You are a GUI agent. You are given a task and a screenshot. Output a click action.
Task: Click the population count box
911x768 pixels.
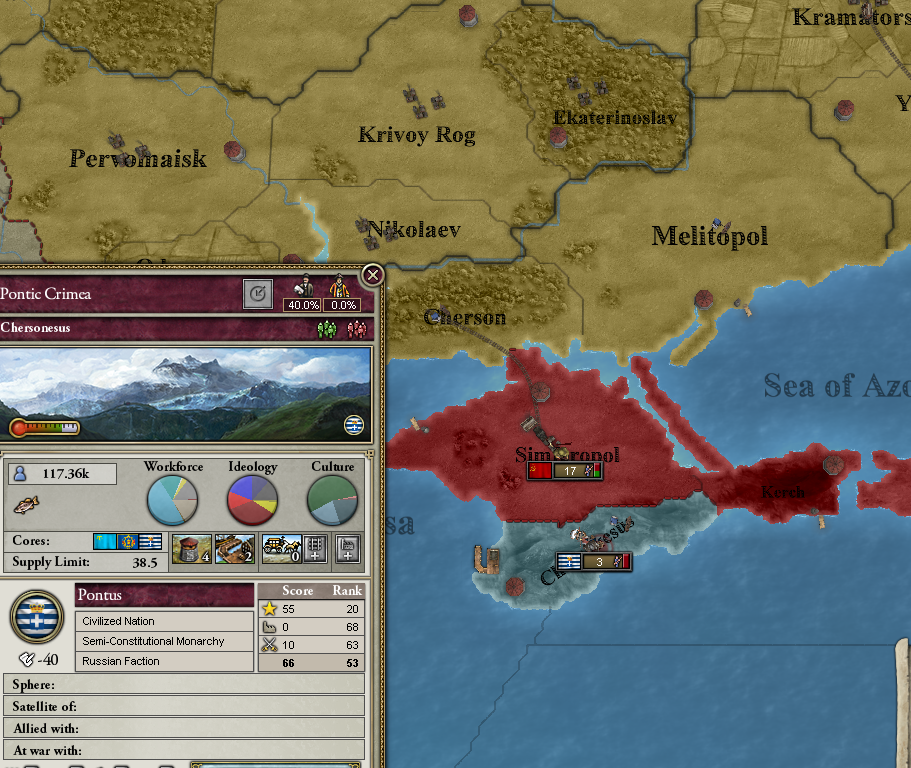(62, 474)
